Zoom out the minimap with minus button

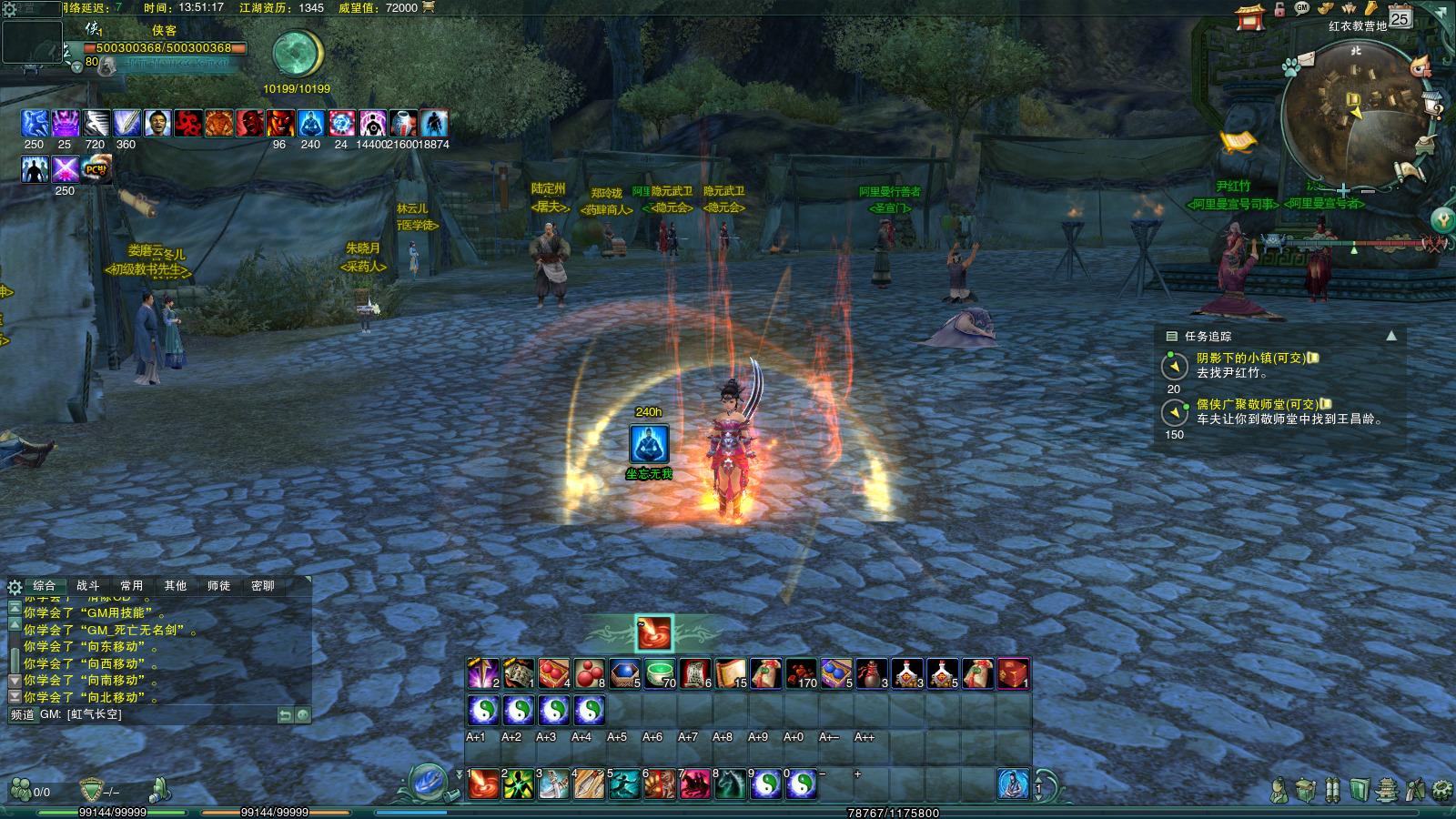1367,192
